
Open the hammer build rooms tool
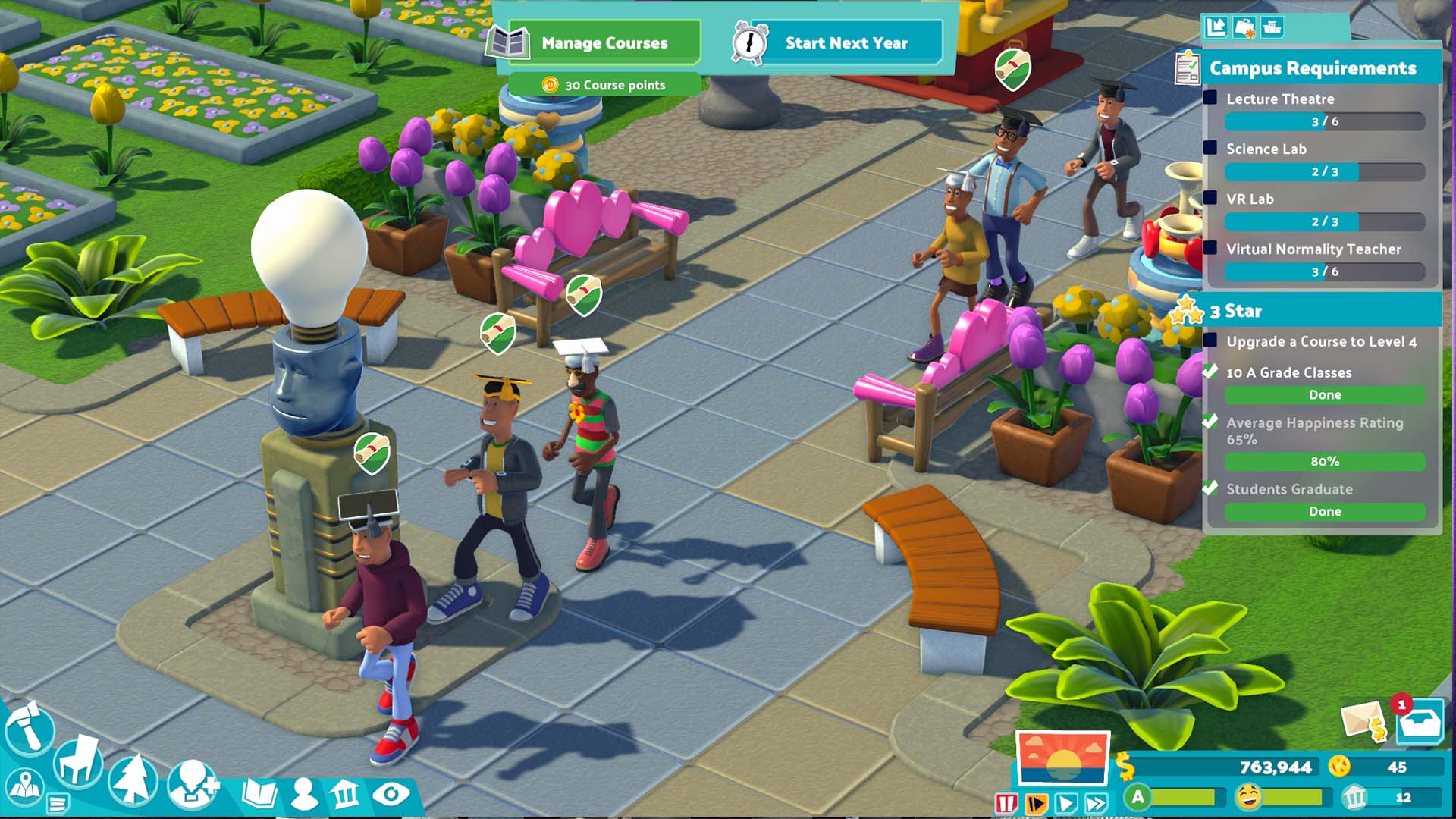click(x=29, y=730)
